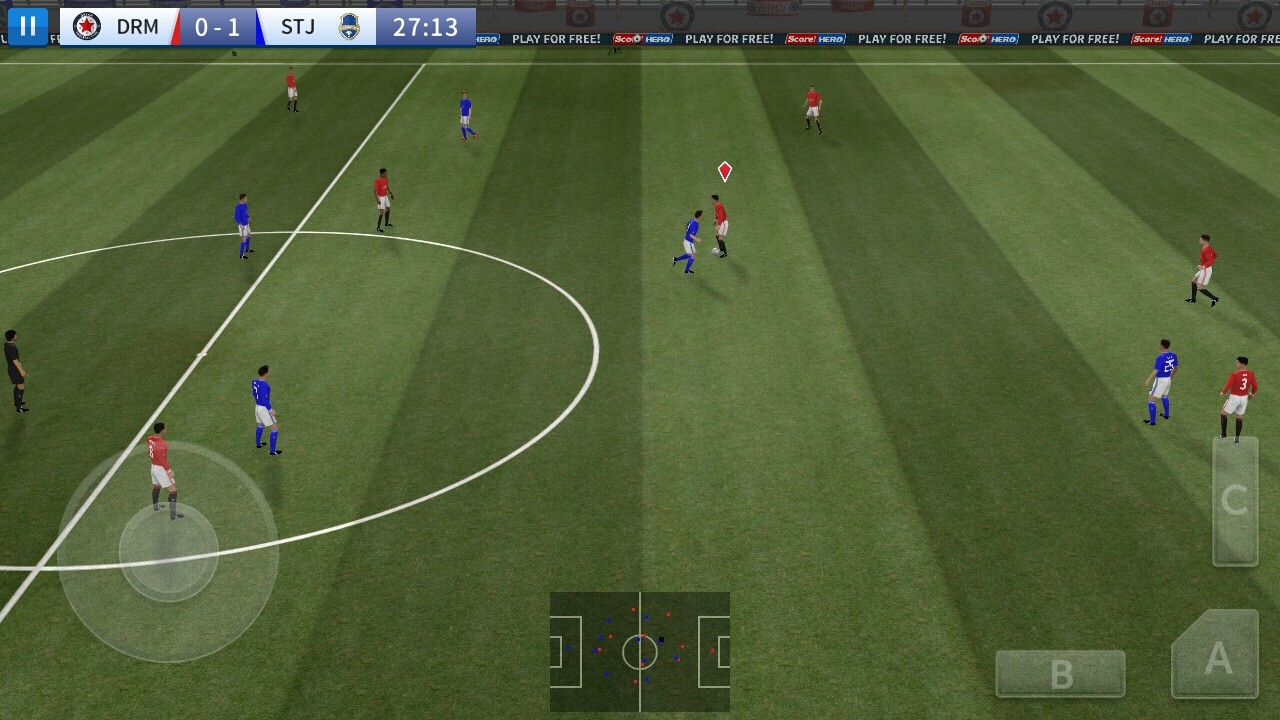Tap the A action button
Viewport: 1280px width, 720px height.
coord(1216,656)
